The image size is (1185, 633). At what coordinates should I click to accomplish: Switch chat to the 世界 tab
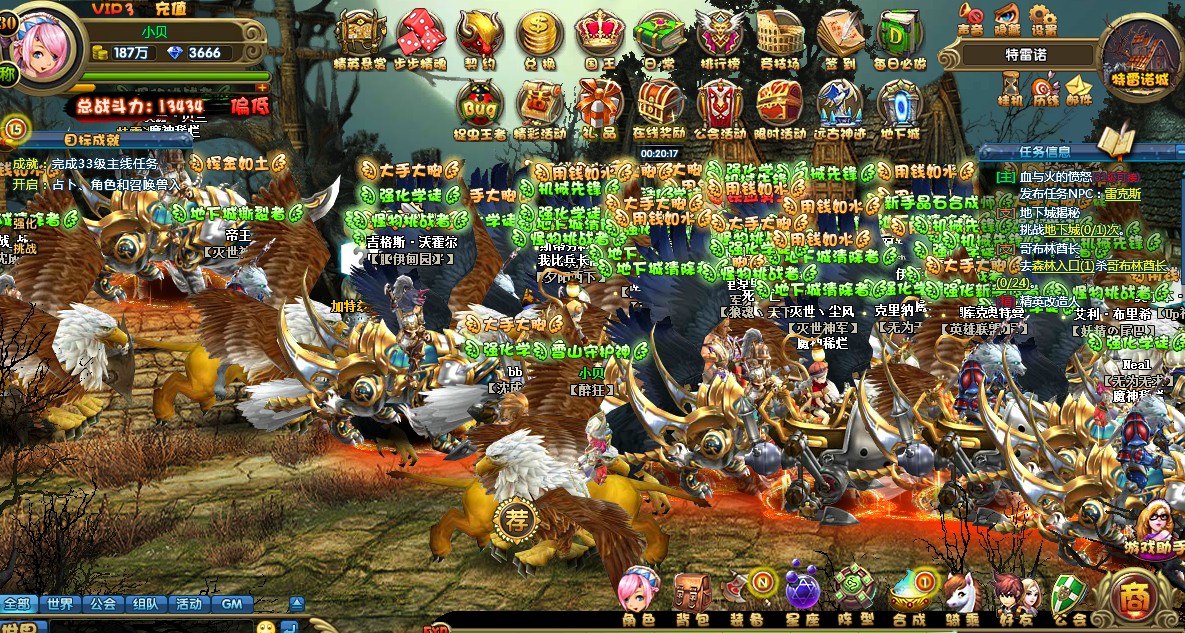(x=59, y=604)
